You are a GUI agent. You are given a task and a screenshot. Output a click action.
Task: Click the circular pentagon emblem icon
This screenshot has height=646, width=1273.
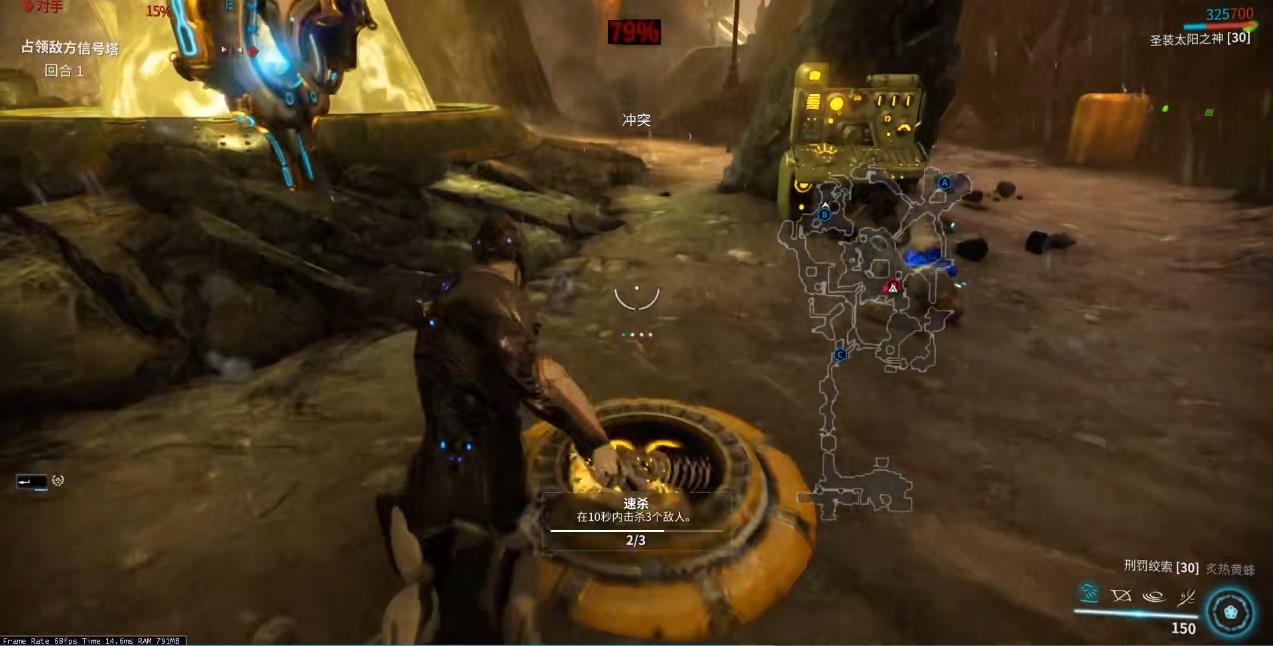pos(1230,611)
